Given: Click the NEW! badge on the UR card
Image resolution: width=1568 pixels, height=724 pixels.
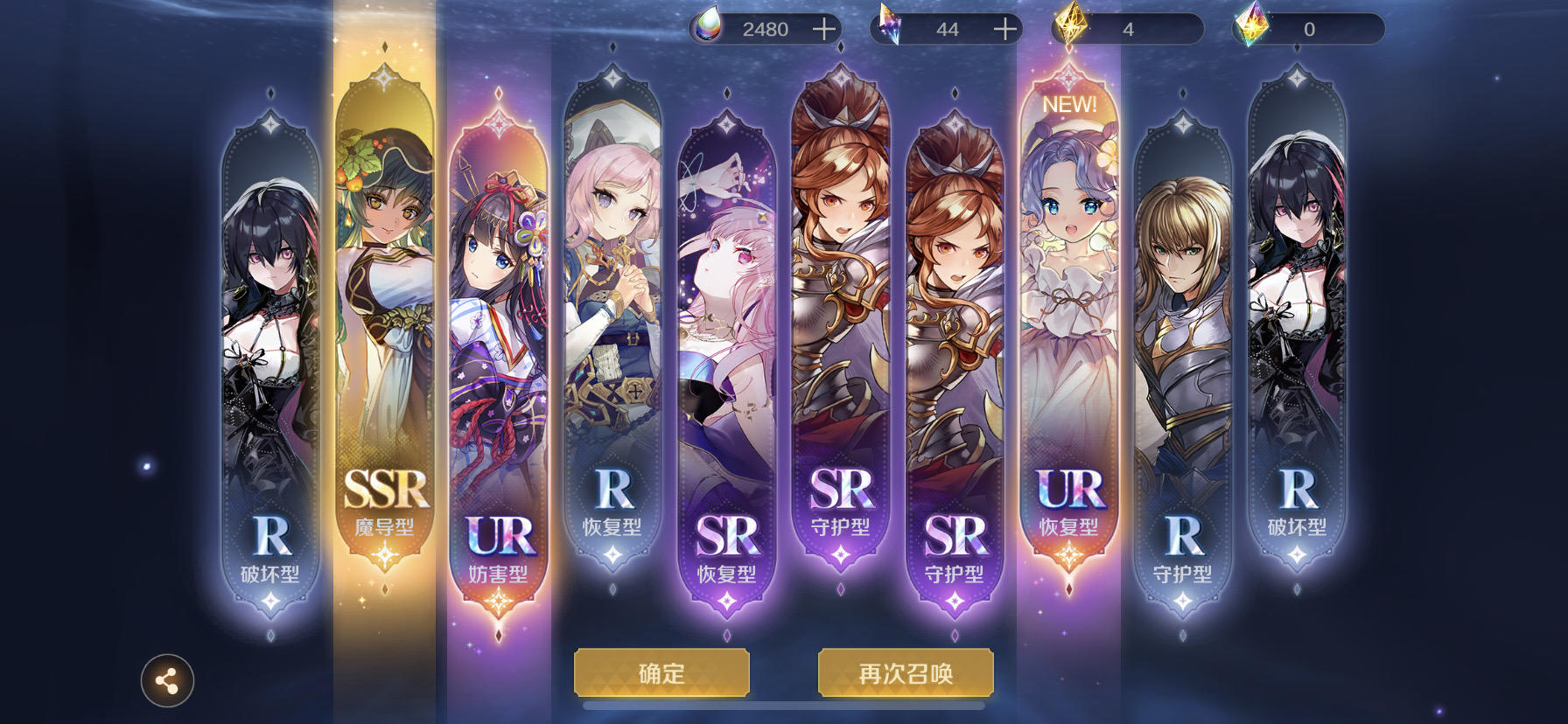Looking at the screenshot, I should point(1069,103).
